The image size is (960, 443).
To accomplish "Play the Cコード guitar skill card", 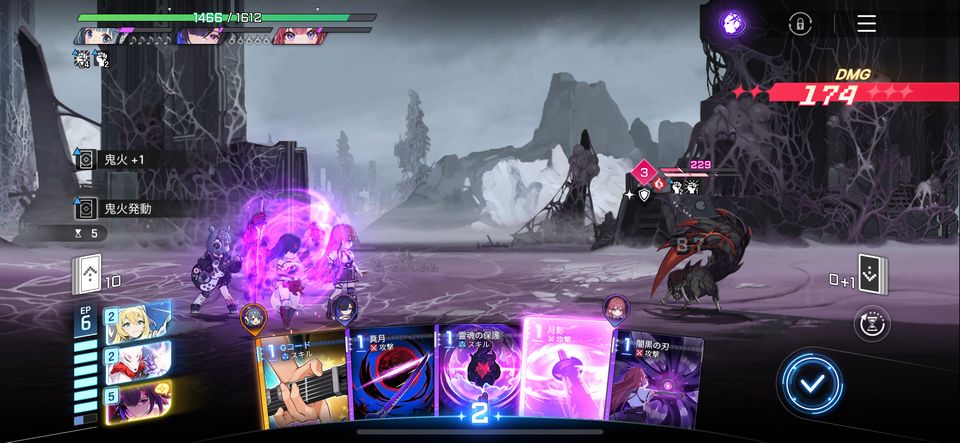I will pos(300,380).
